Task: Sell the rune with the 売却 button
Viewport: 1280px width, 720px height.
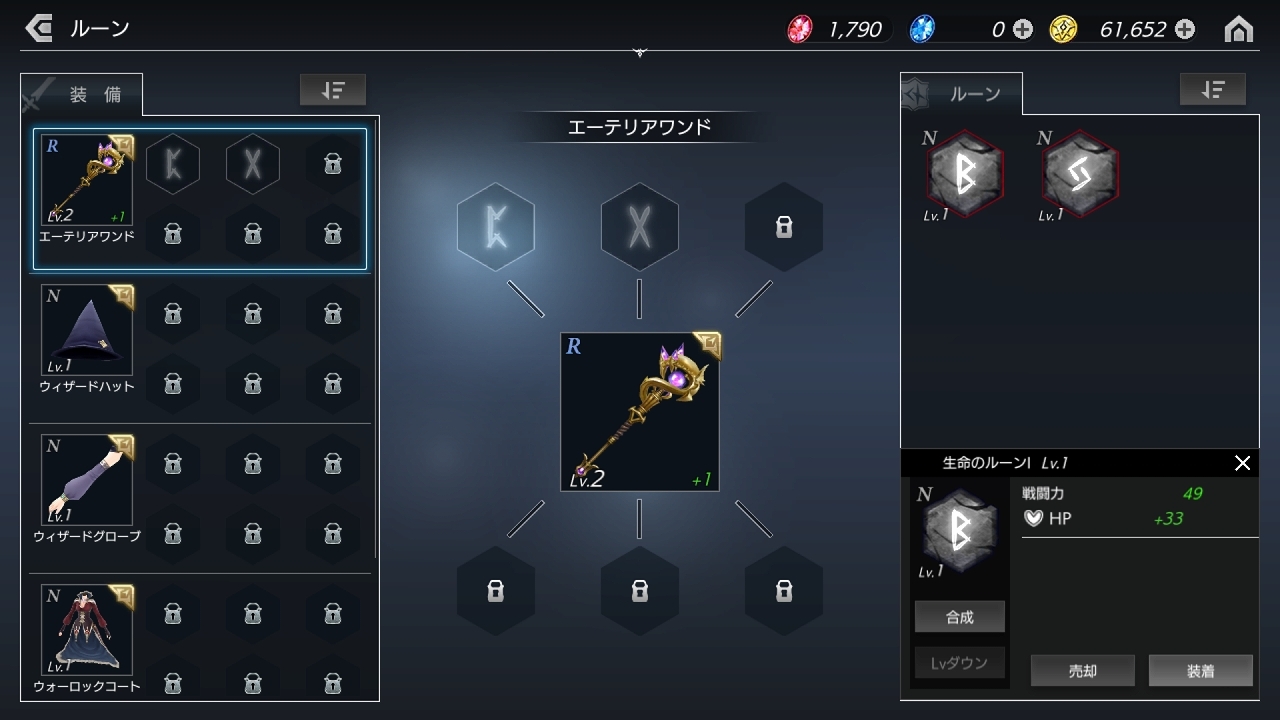Action: pyautogui.click(x=1082, y=670)
